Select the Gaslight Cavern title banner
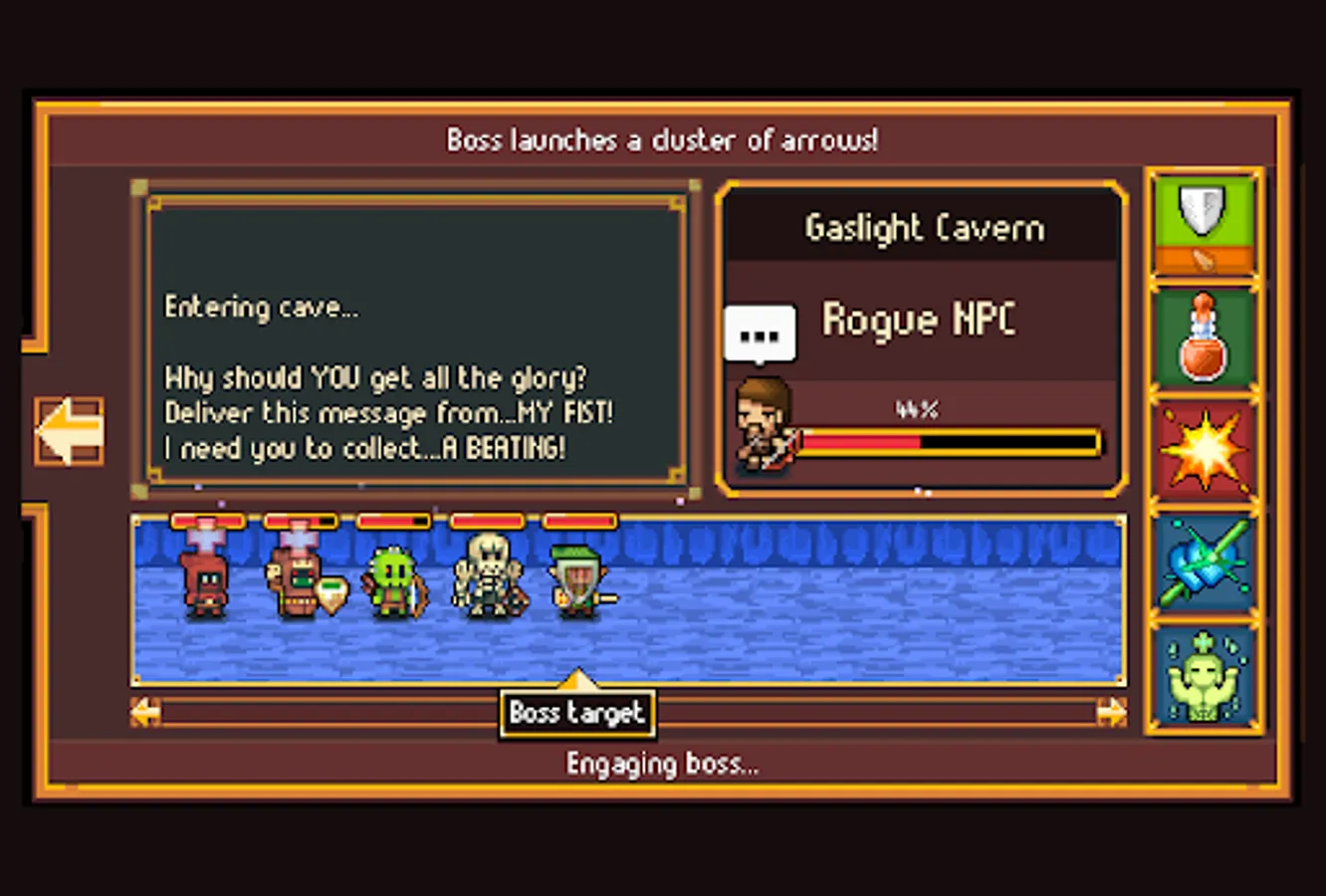This screenshot has width=1326, height=896. tap(924, 227)
